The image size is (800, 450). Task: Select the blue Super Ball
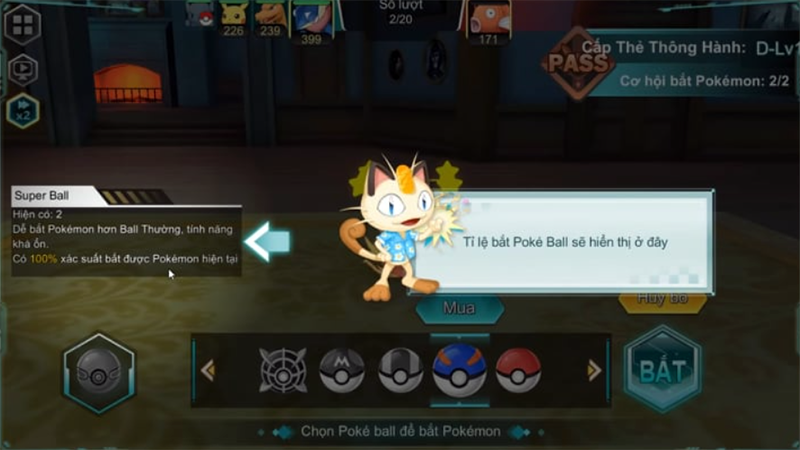coord(459,370)
